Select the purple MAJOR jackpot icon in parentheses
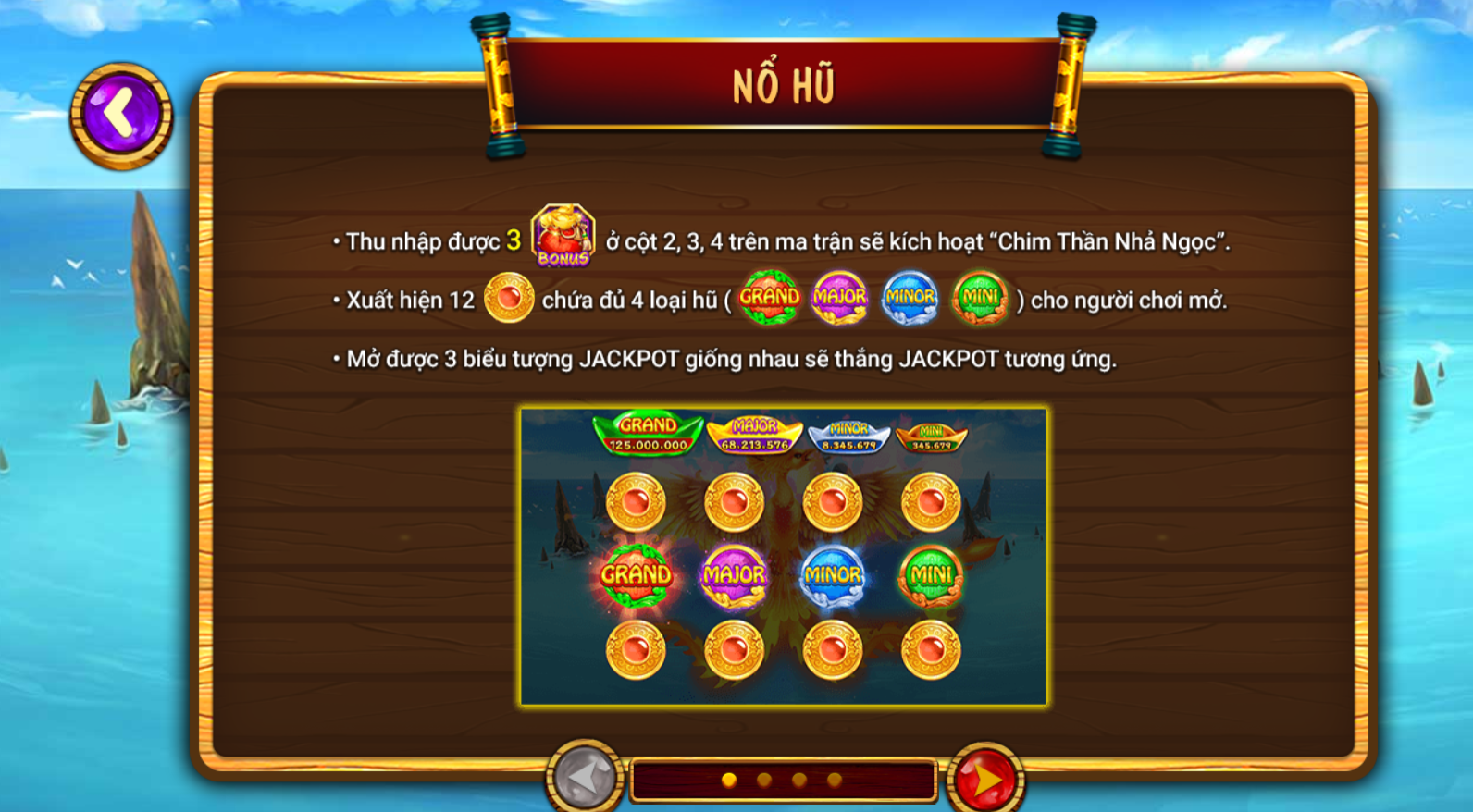 (x=838, y=298)
